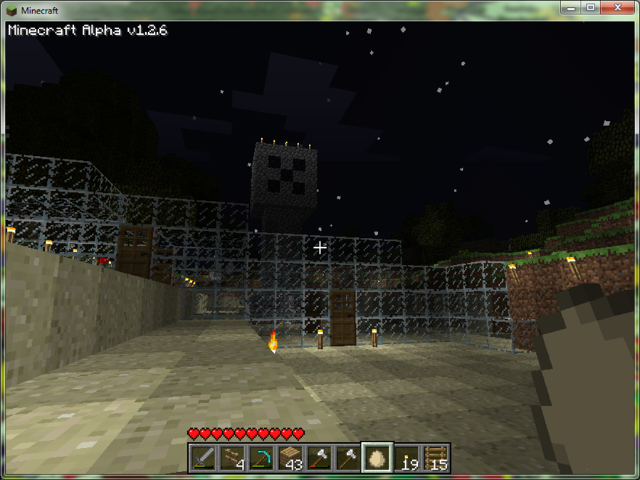Select the iron sword hotbar slot
Image resolution: width=640 pixels, height=480 pixels.
[x=204, y=458]
